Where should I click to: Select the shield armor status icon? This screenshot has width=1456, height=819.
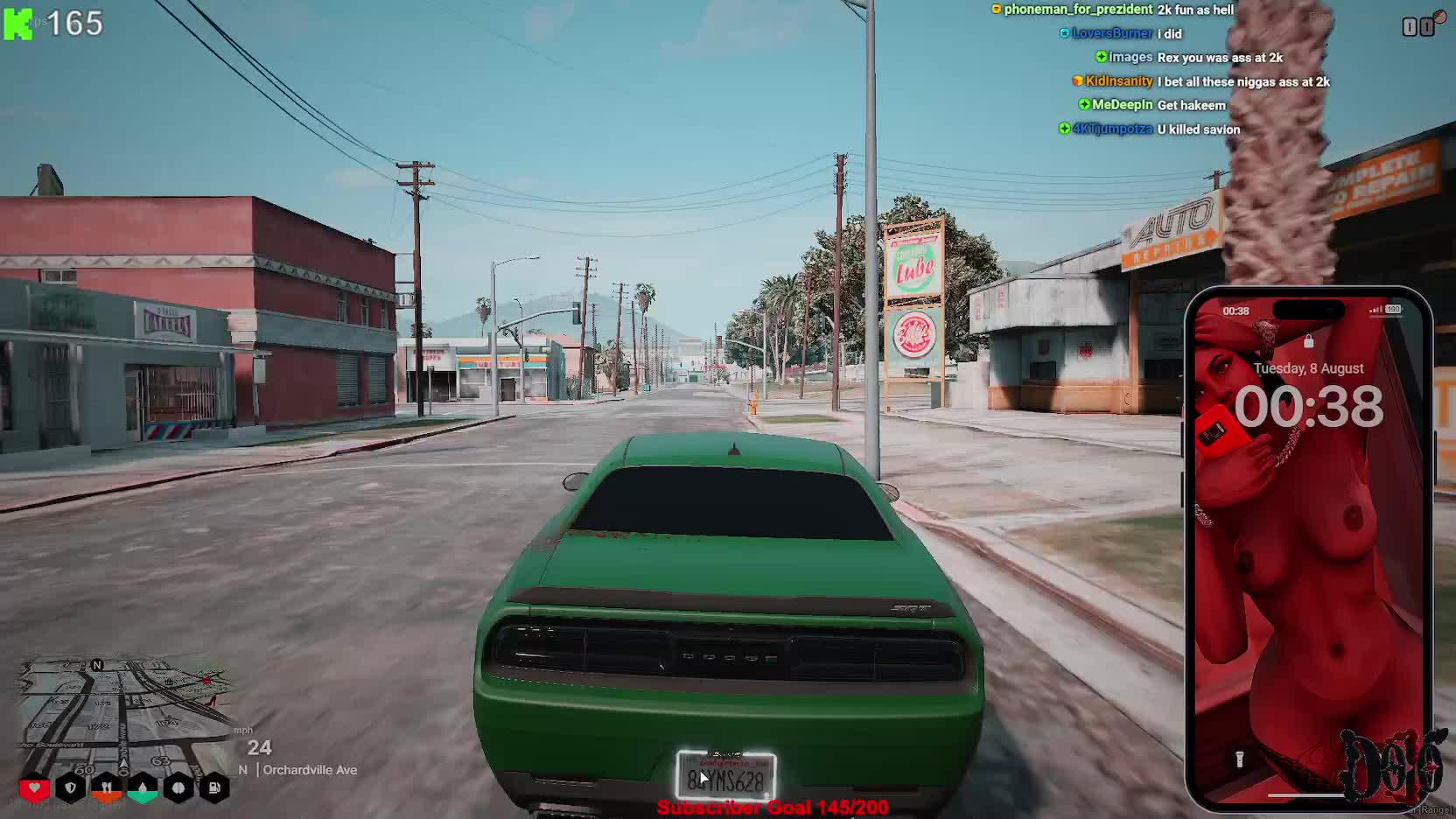[71, 788]
